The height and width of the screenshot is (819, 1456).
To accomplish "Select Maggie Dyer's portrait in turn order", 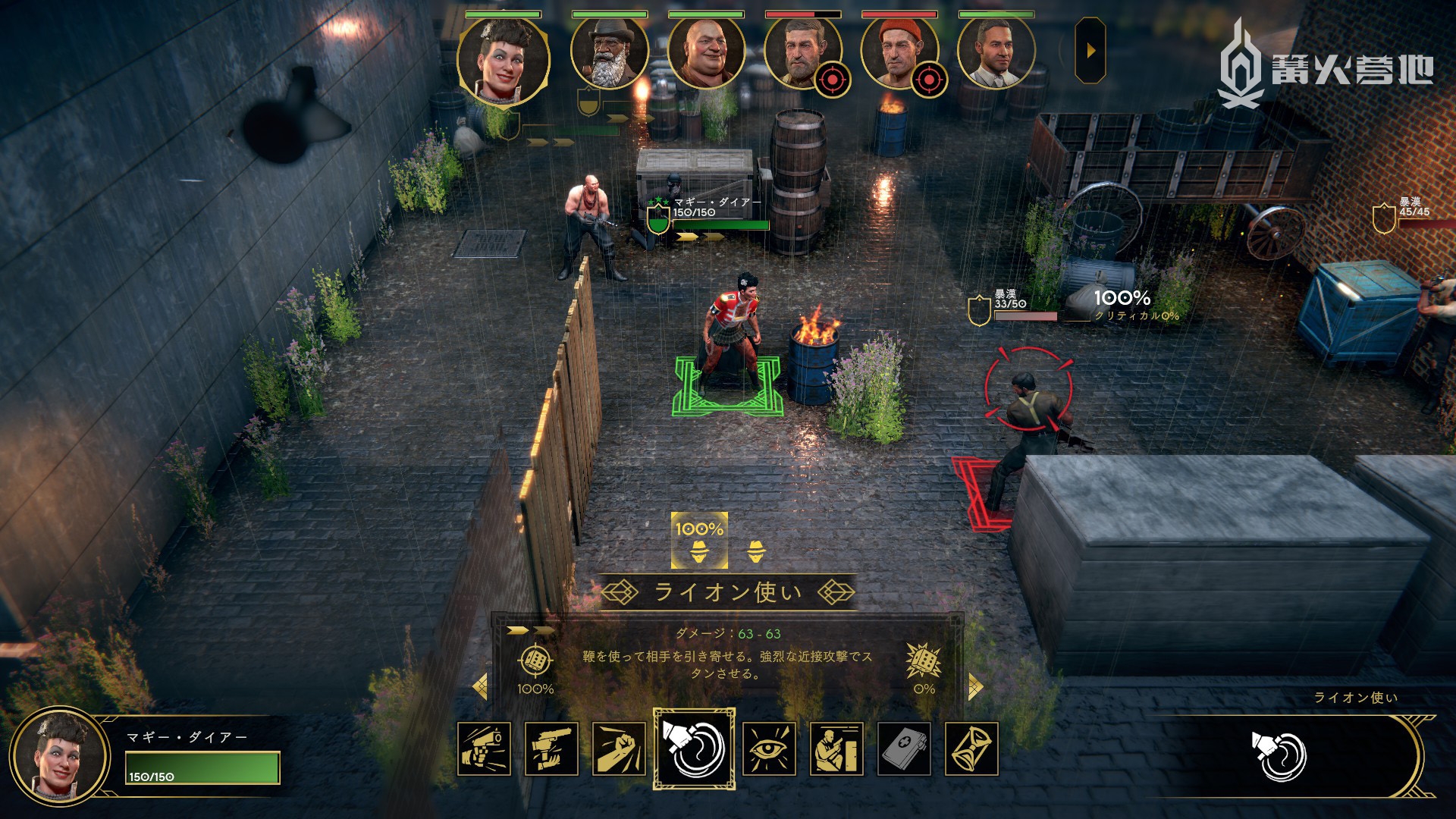I will (503, 61).
